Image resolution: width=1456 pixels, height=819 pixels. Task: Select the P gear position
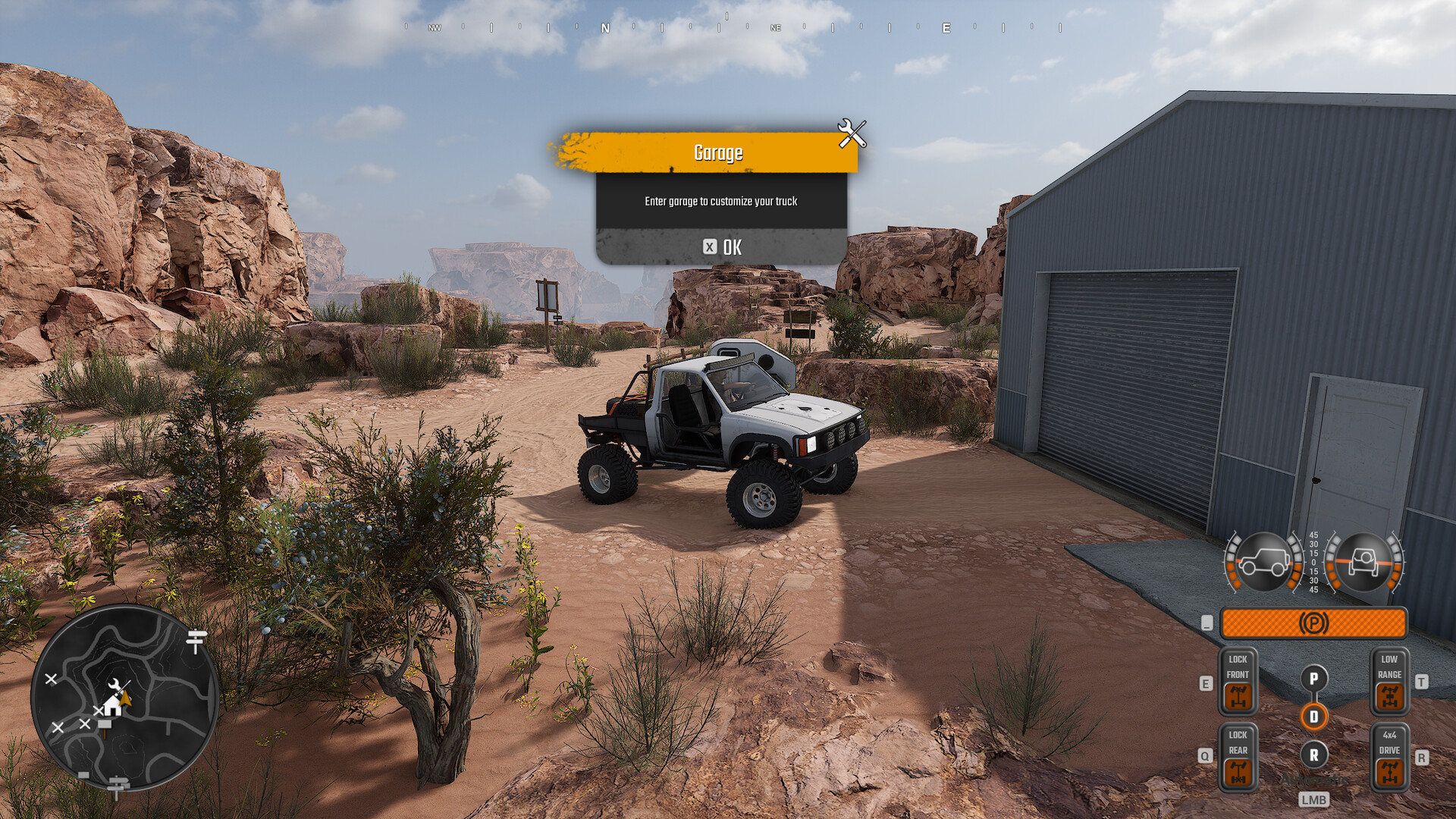1314,677
